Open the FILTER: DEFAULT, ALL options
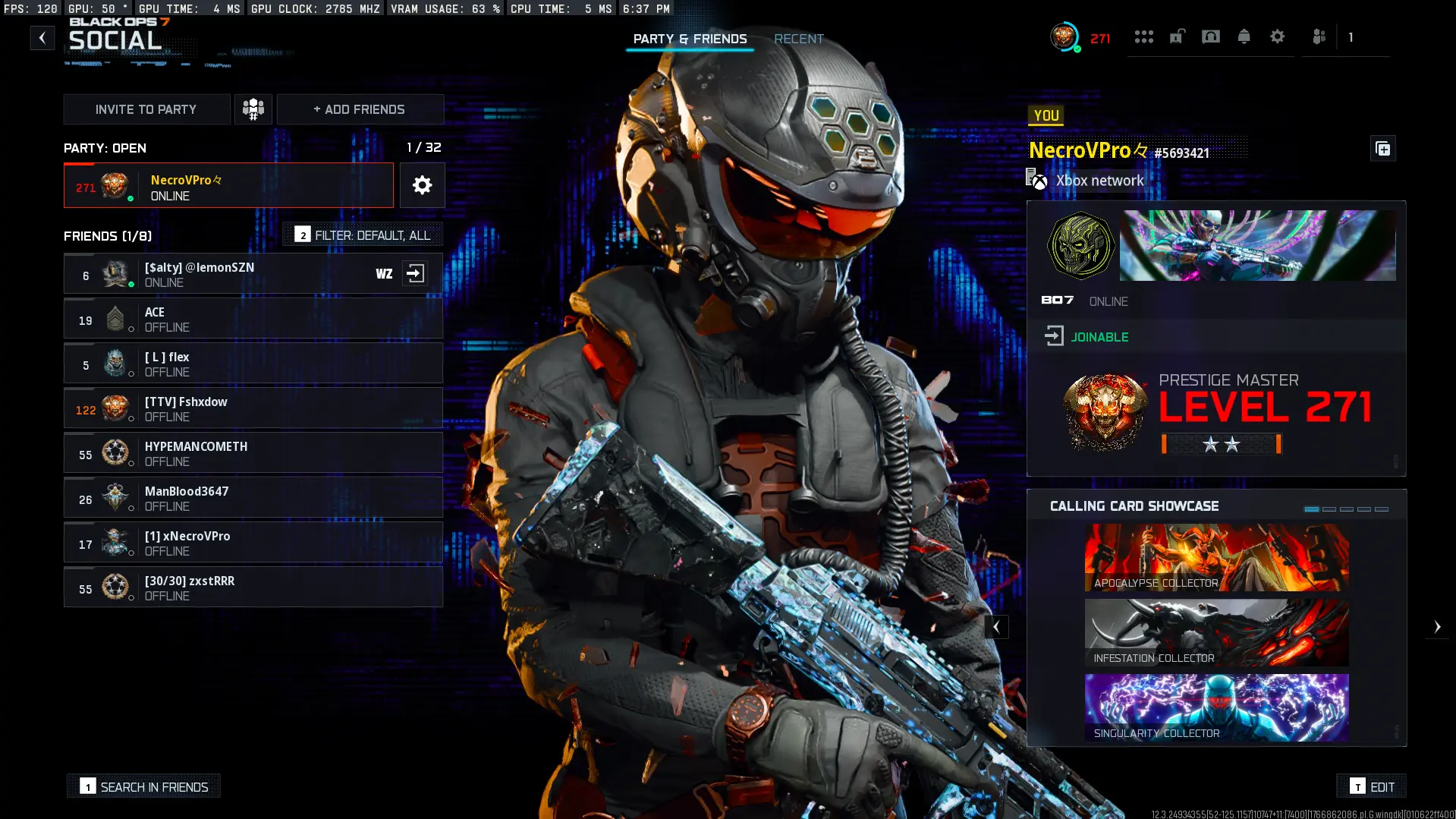1456x819 pixels. click(362, 235)
